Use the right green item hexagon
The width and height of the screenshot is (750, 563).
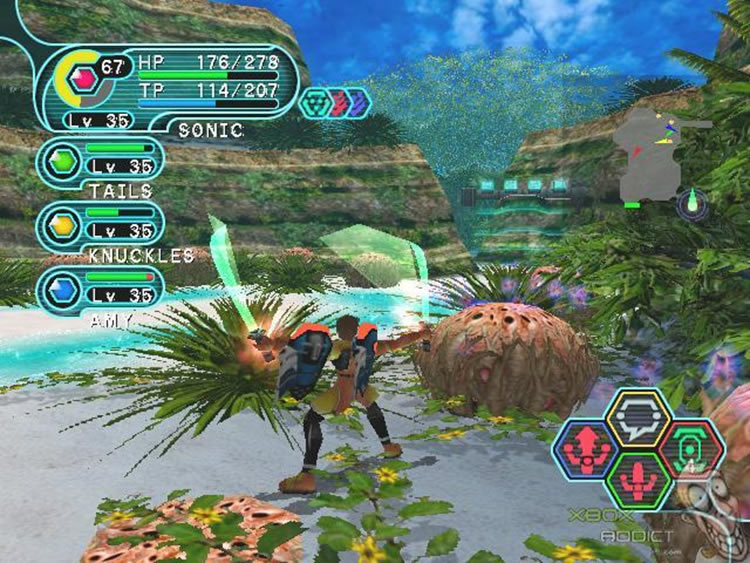pos(690,450)
